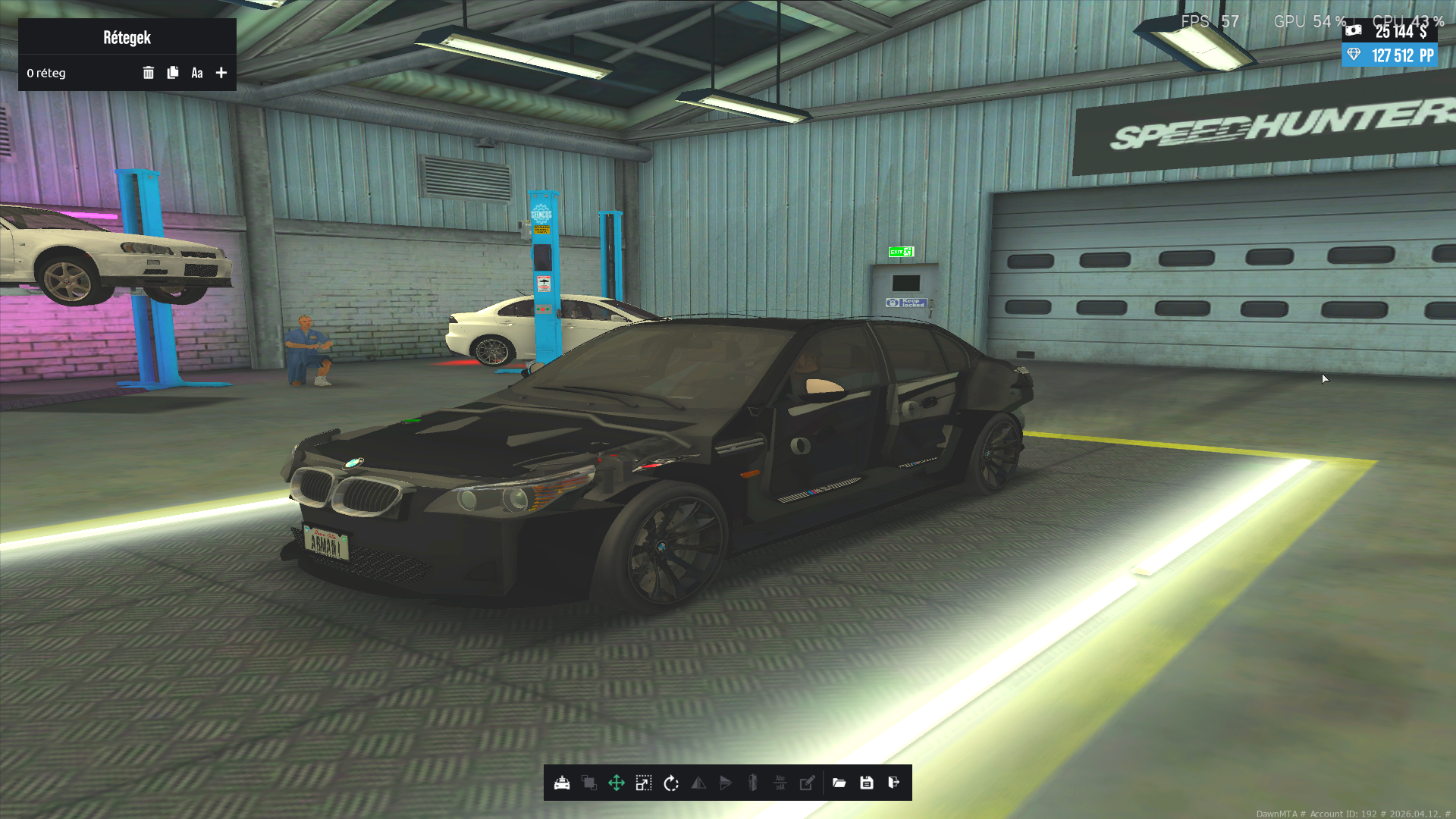
Task: Toggle the mirrored Abc text tool
Action: coord(780,783)
